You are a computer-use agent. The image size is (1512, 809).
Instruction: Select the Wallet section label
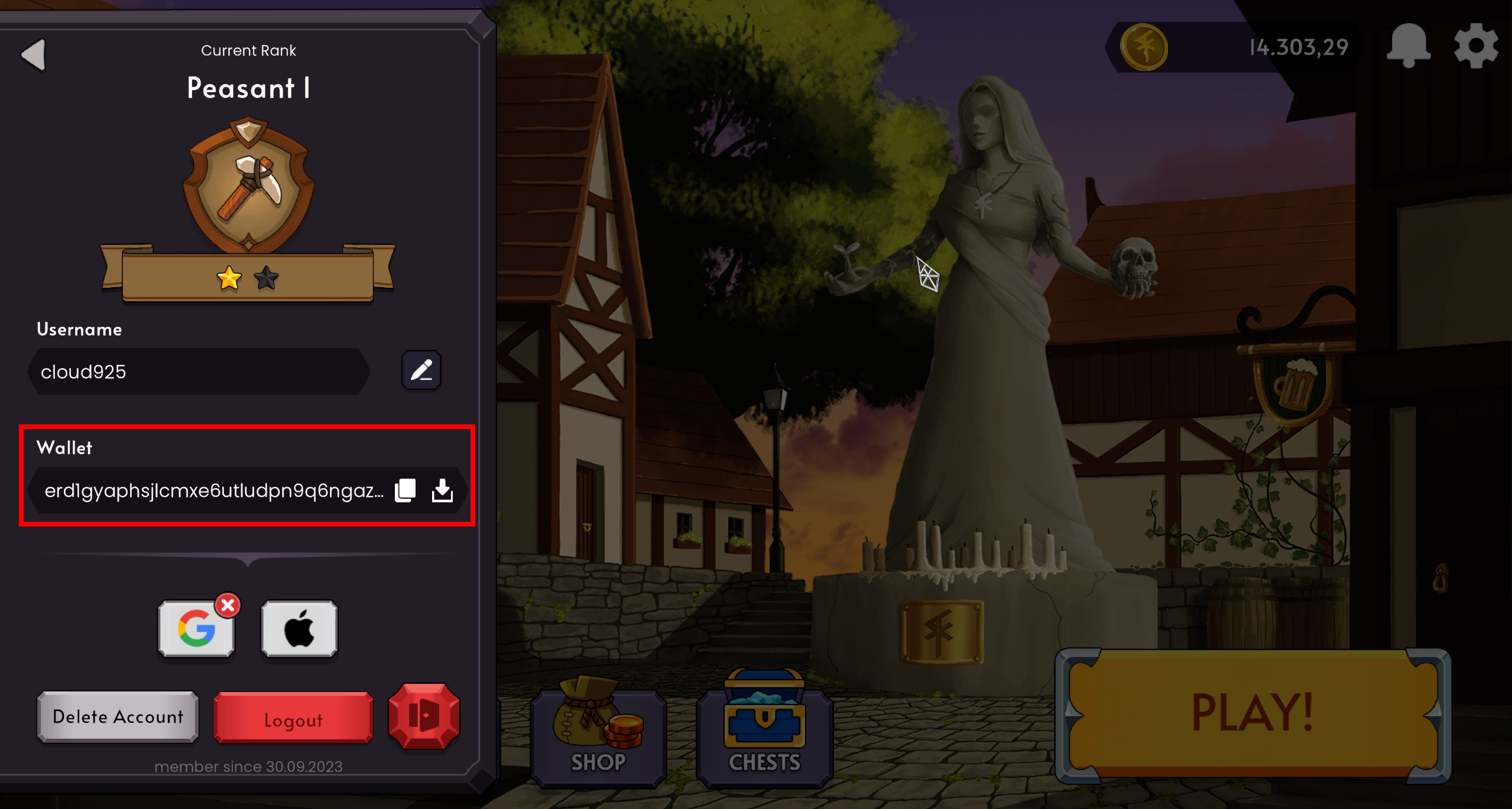pos(64,448)
